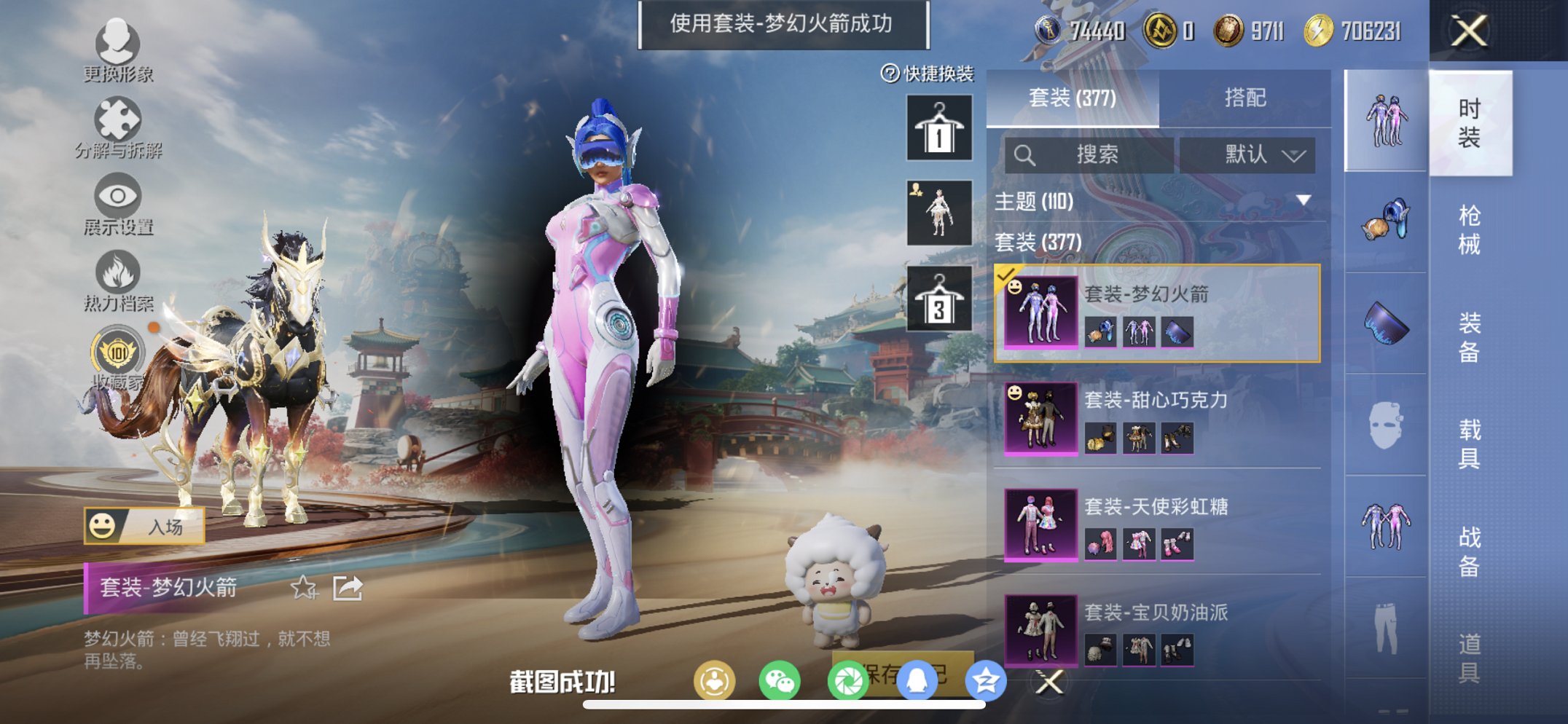
Task: Switch to the 搭配 tab
Action: tap(1246, 97)
